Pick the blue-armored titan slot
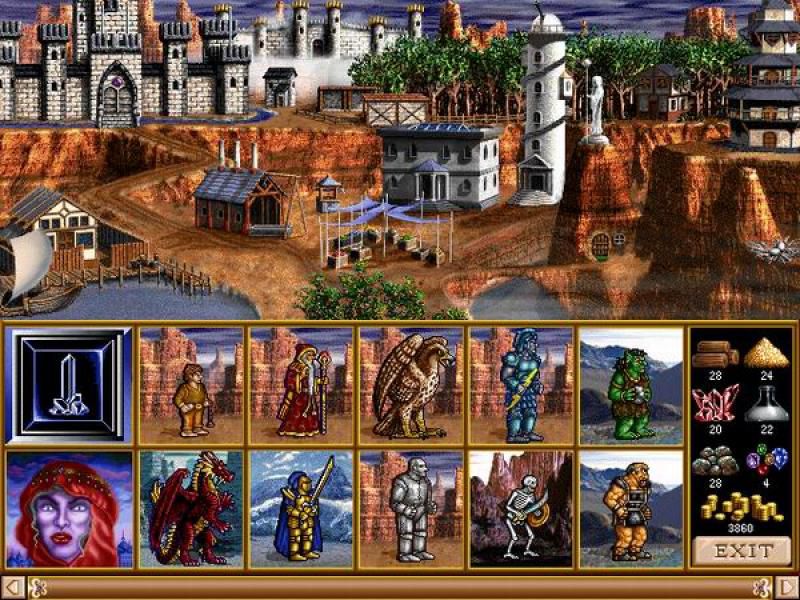The width and height of the screenshot is (800, 600). click(x=521, y=386)
